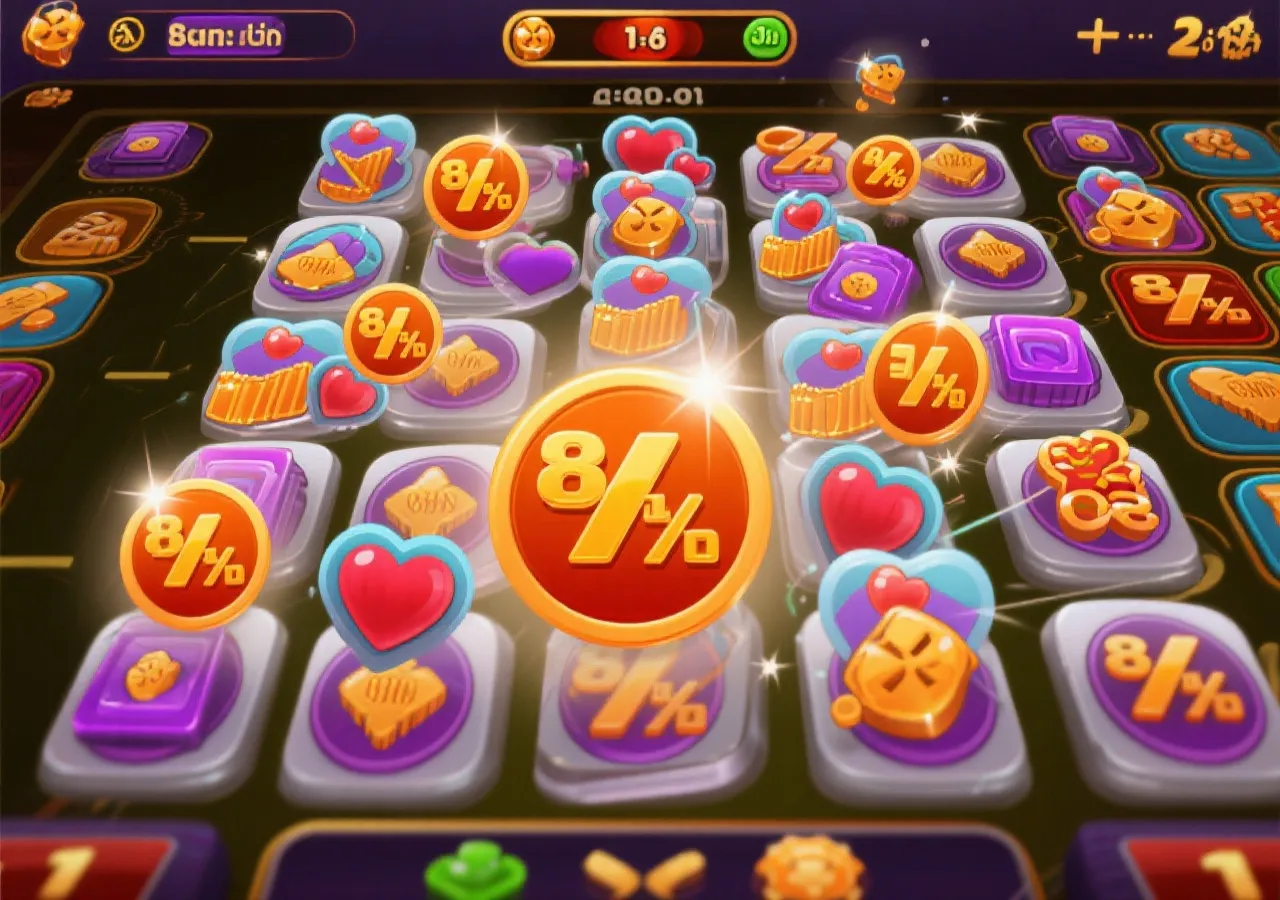Pick the orange coin labeled 3/%
This screenshot has height=900, width=1280.
[926, 377]
